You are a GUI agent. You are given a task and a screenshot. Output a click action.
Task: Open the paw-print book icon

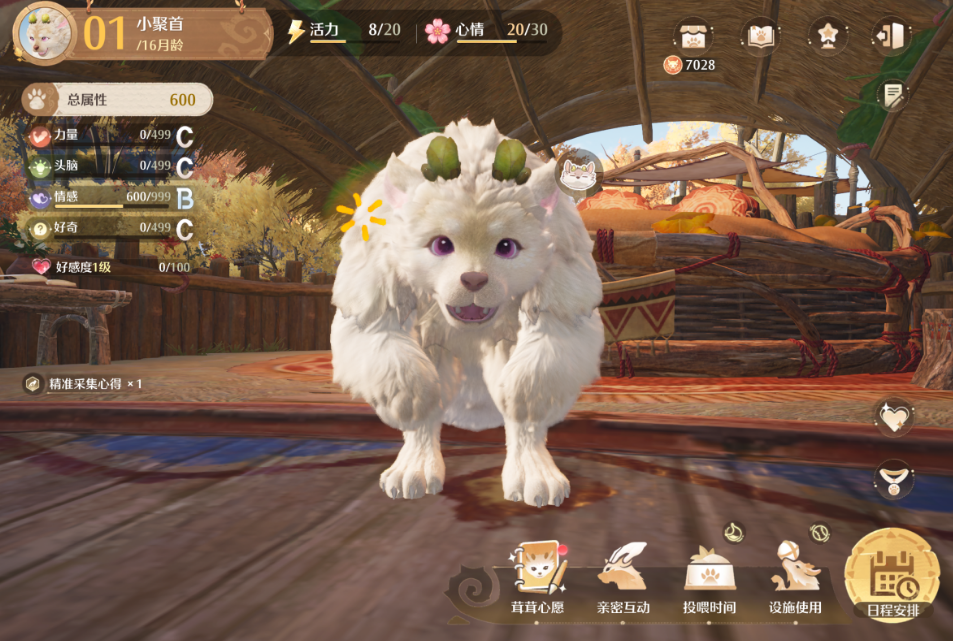[759, 35]
